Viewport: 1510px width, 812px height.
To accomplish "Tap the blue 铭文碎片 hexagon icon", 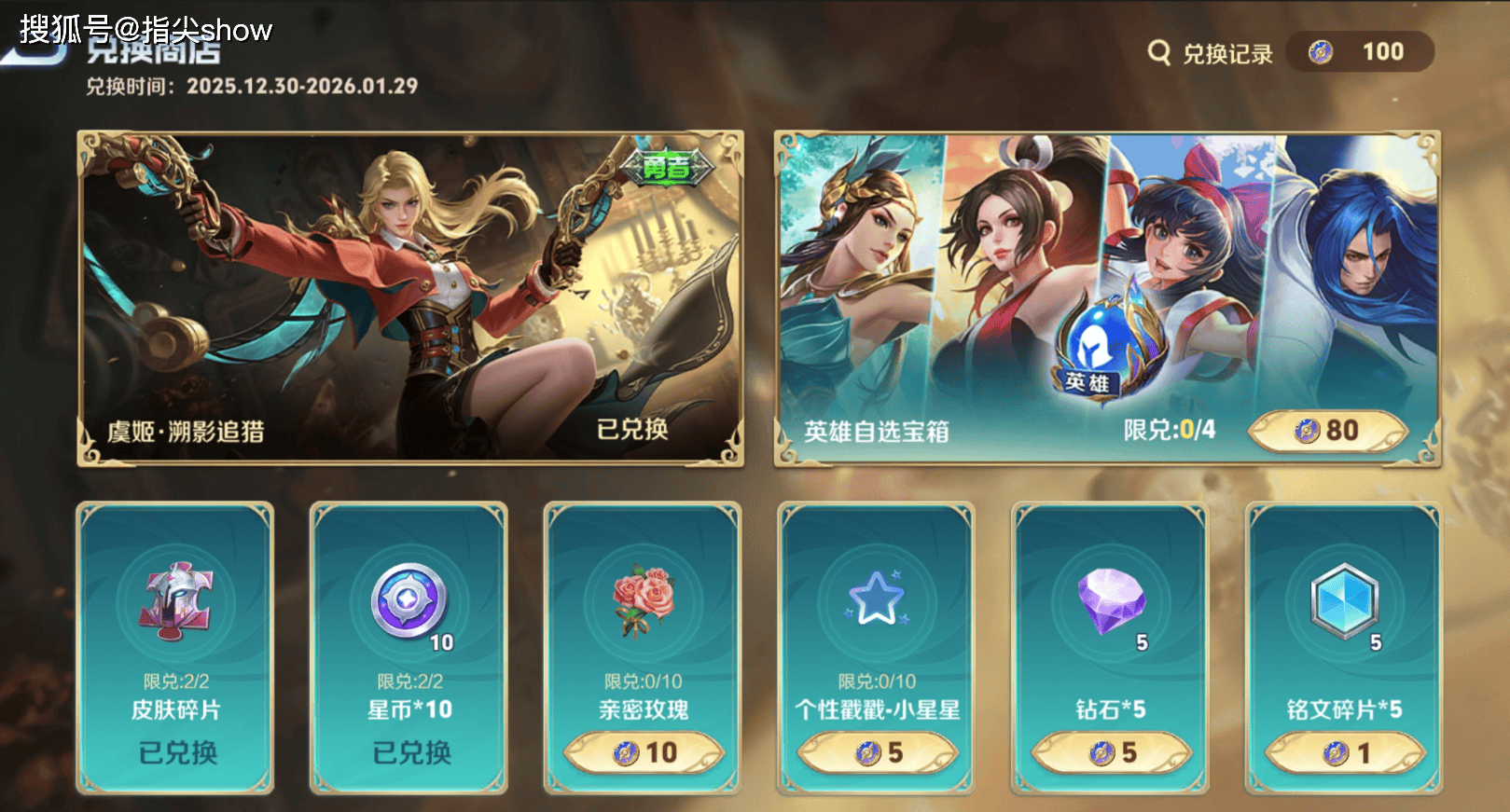I will pyautogui.click(x=1343, y=601).
